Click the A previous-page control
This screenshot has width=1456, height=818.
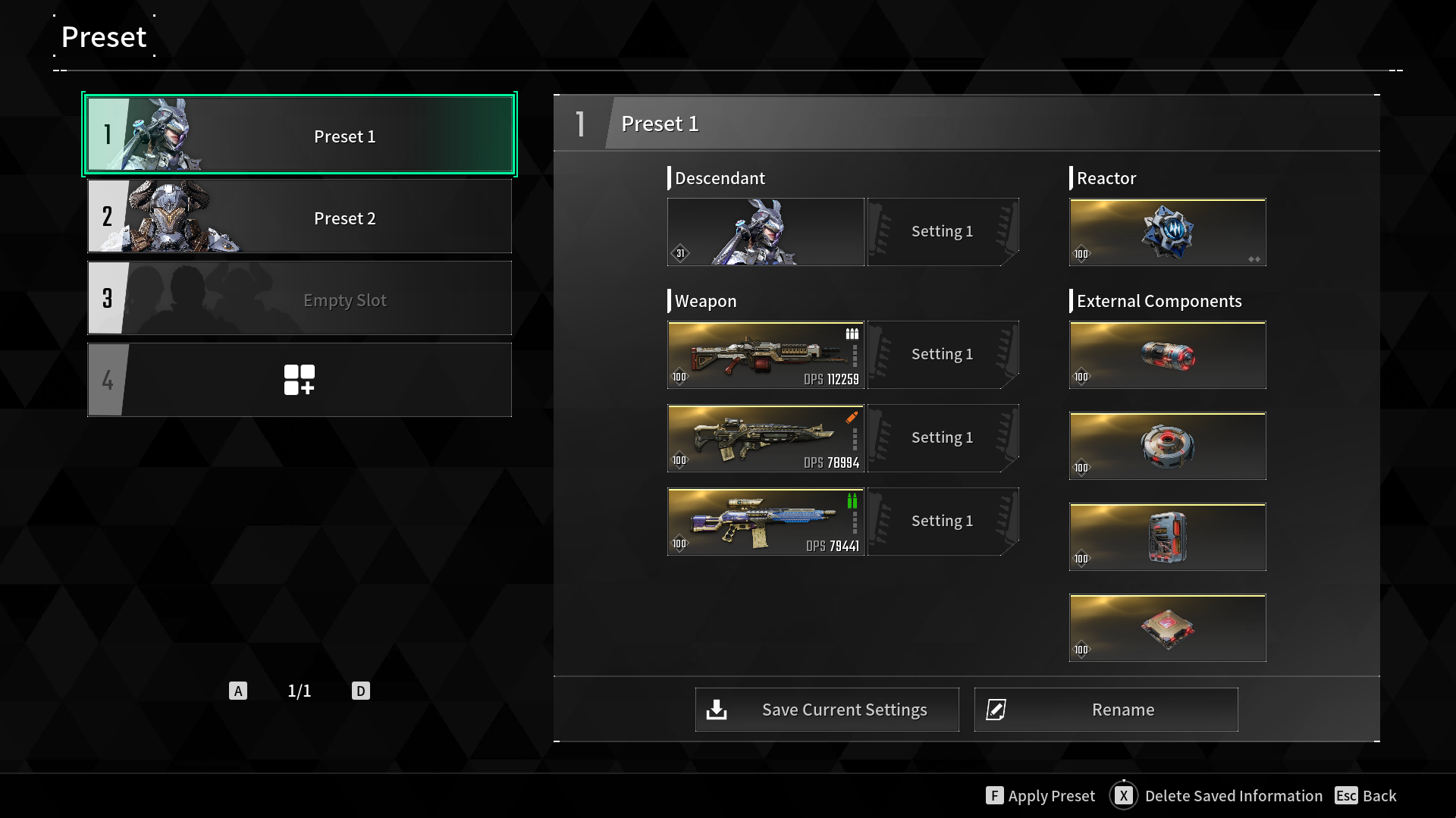tap(238, 691)
